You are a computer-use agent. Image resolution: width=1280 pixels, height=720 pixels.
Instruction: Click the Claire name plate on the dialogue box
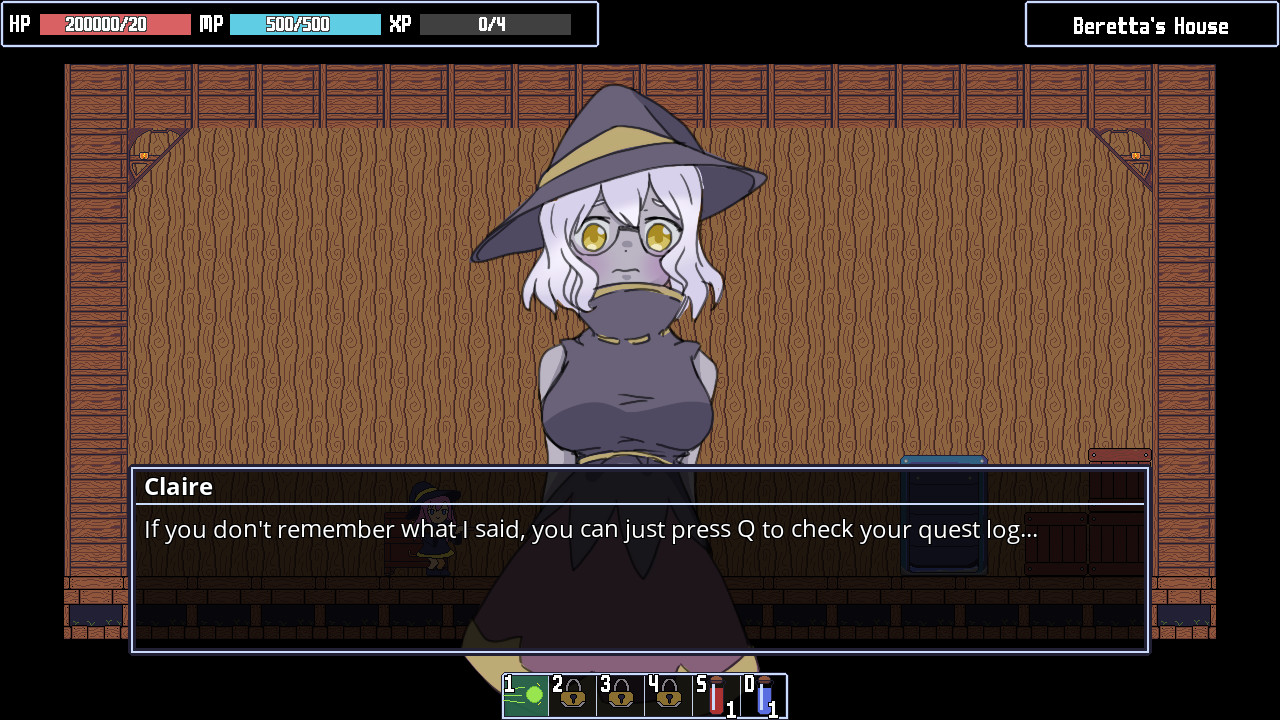pos(180,487)
